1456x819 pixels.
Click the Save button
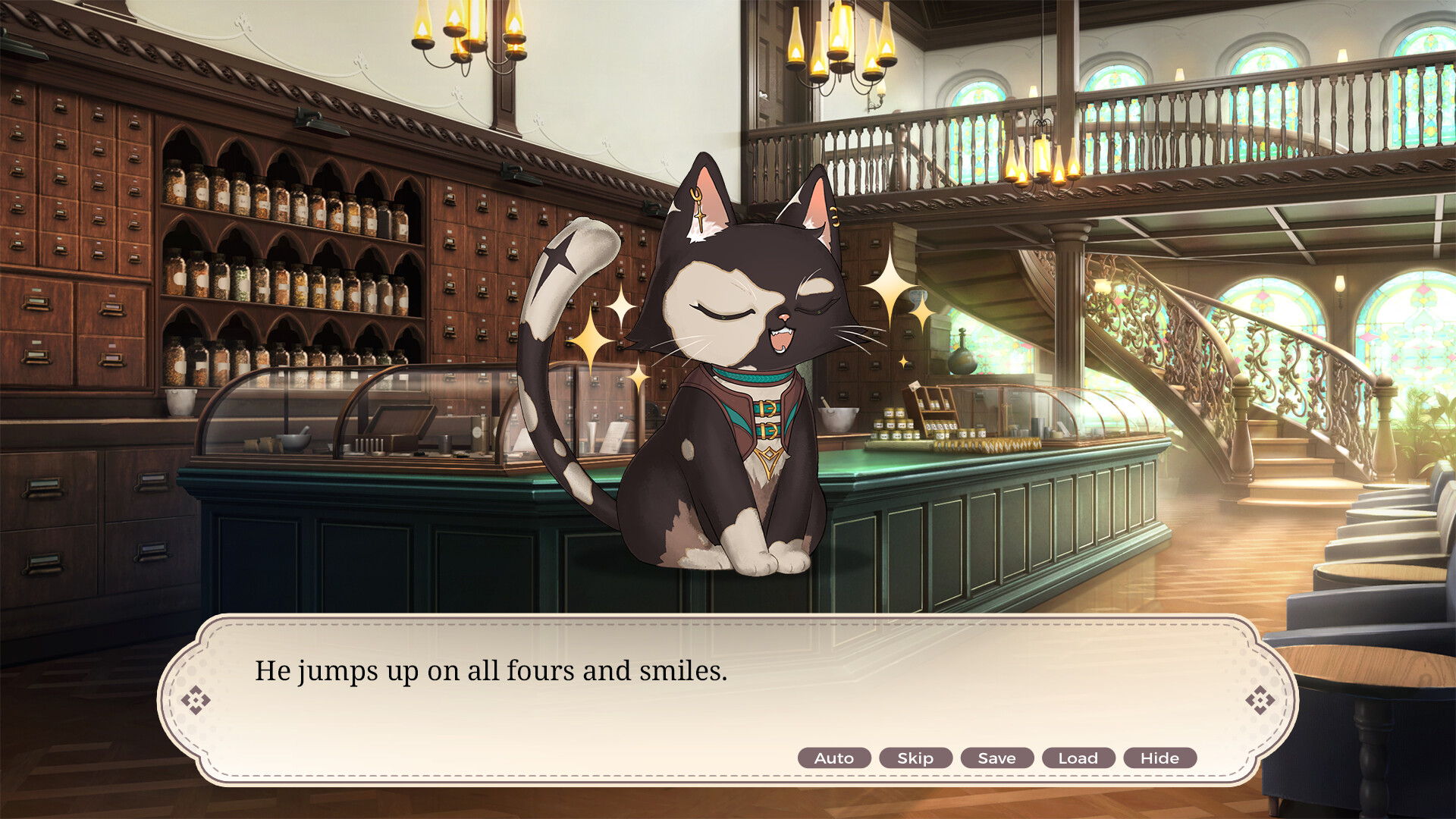coord(996,758)
